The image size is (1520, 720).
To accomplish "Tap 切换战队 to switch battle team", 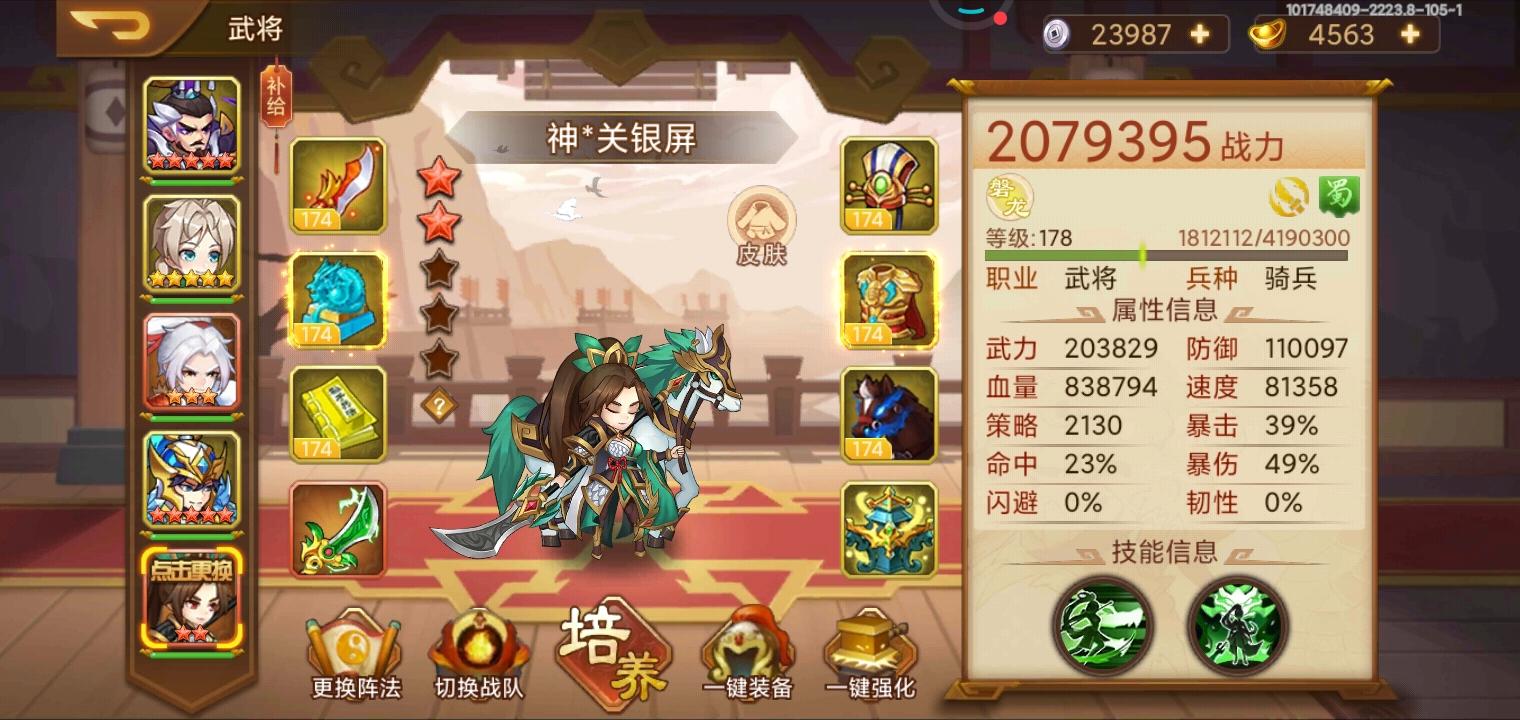I will pos(480,650).
